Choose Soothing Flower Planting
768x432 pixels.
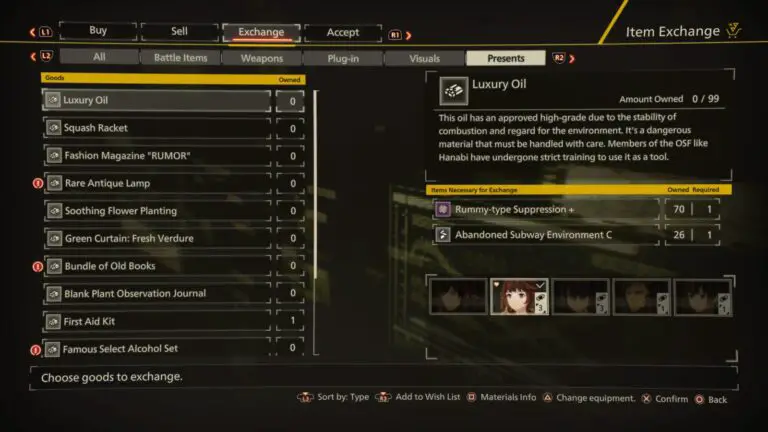[x=157, y=211]
